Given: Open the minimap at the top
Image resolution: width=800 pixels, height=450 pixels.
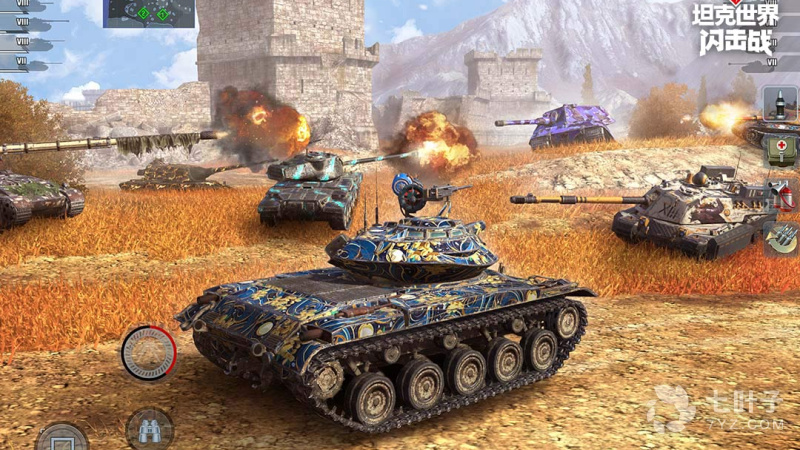Looking at the screenshot, I should (150, 13).
